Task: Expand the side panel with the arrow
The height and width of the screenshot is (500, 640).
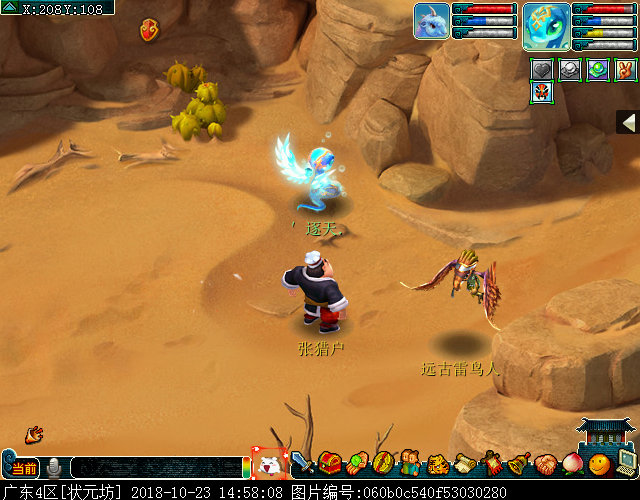Action: [x=628, y=122]
